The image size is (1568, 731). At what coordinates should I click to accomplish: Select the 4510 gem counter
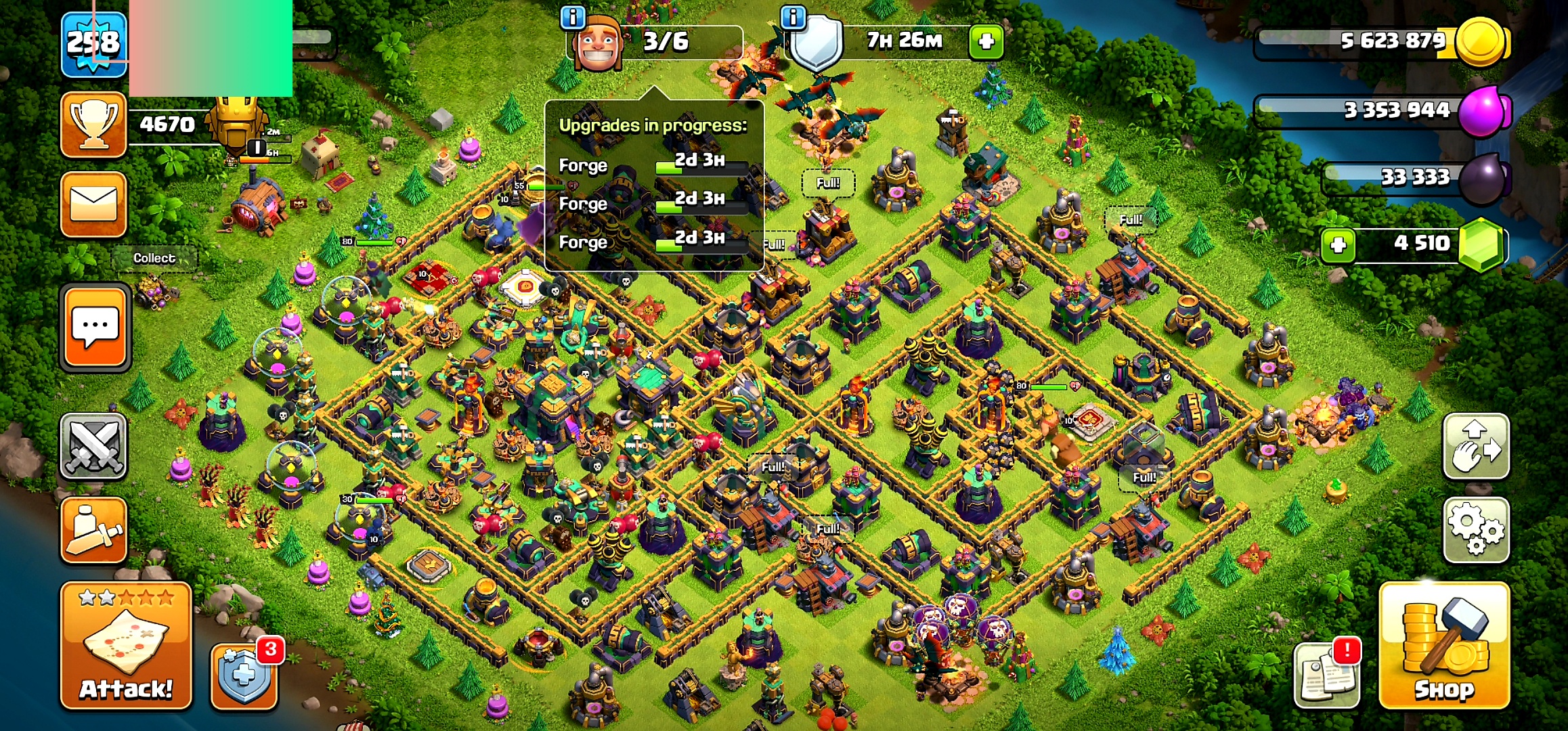point(1422,244)
